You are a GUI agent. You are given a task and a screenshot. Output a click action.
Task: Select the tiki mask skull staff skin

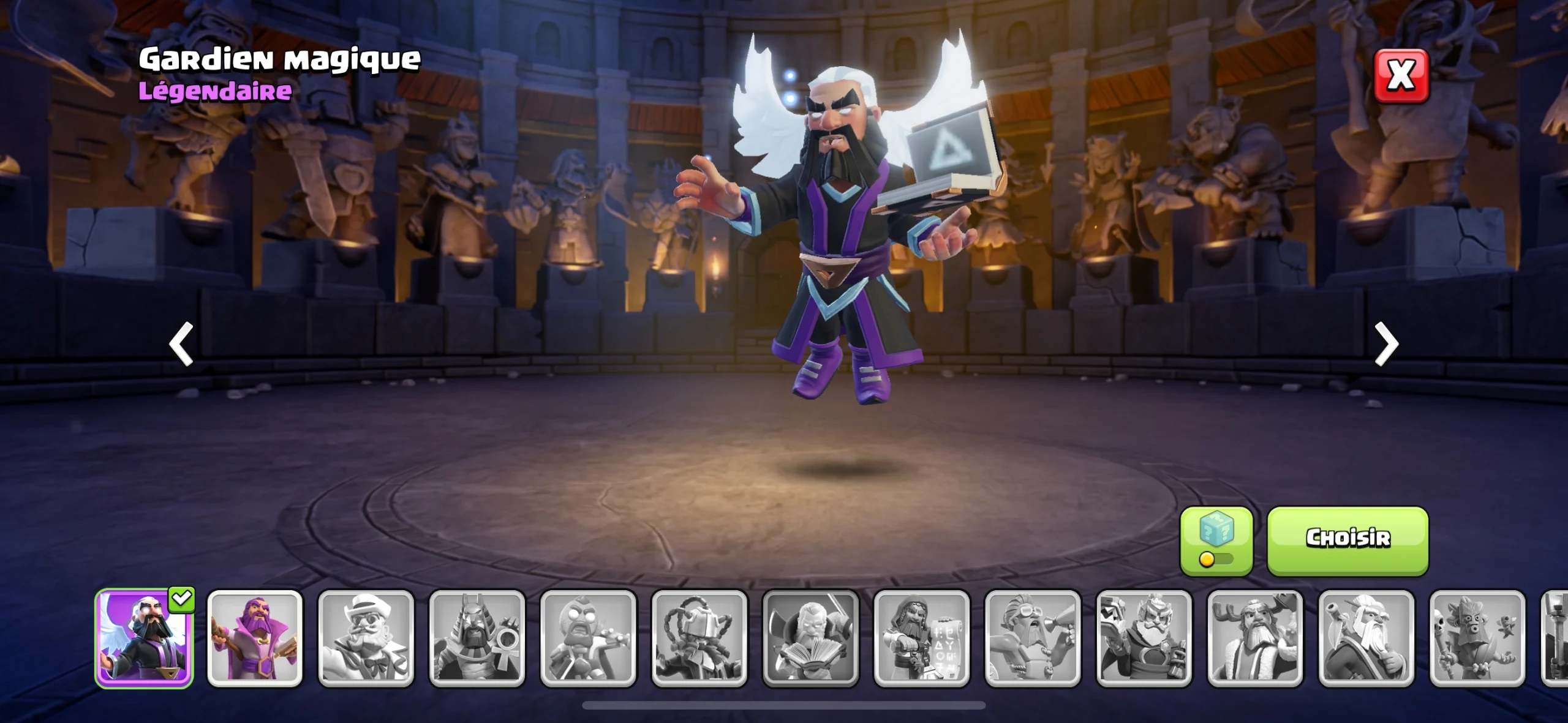(1477, 639)
